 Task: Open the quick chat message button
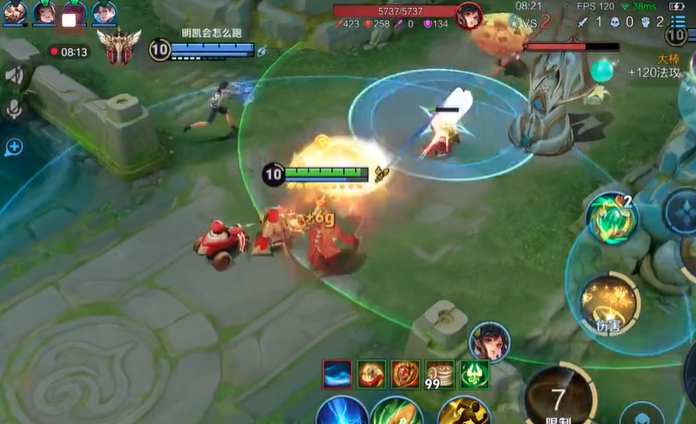coord(14,147)
